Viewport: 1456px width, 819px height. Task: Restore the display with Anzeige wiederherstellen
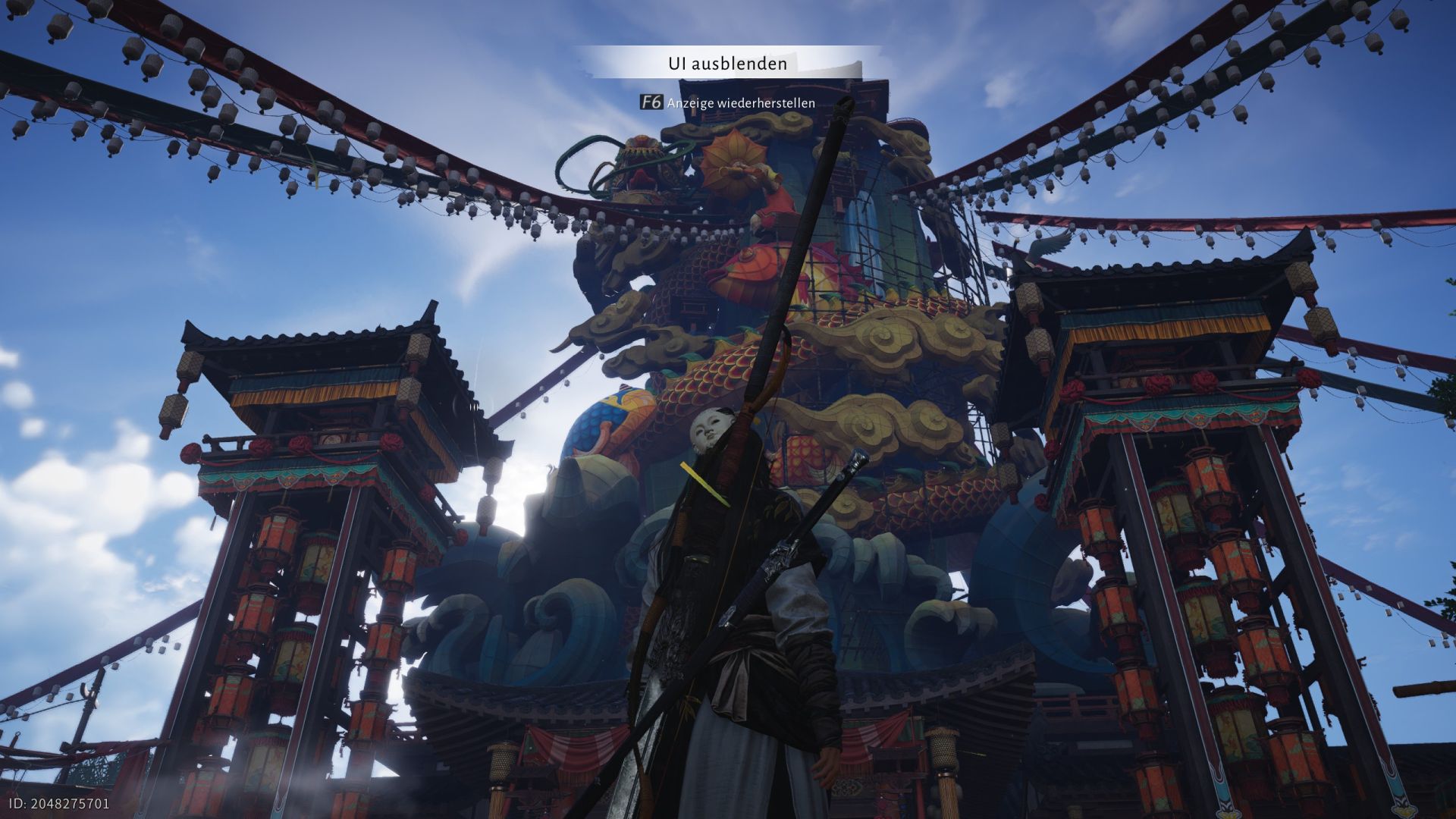point(729,102)
